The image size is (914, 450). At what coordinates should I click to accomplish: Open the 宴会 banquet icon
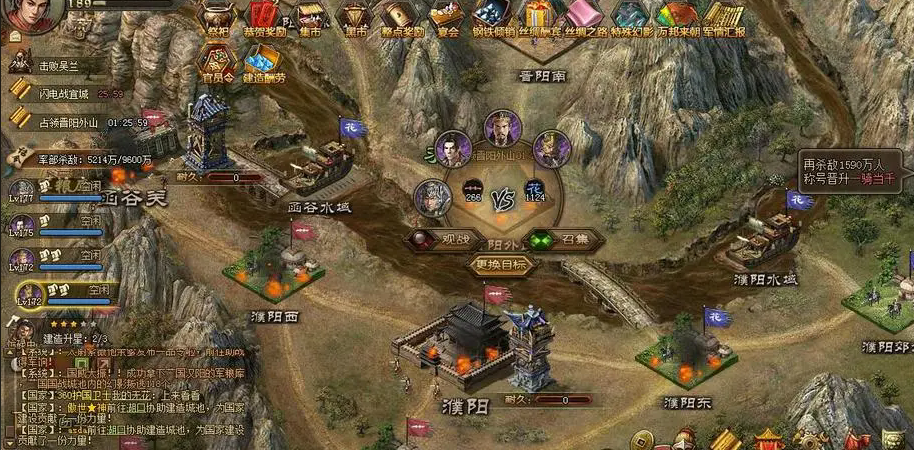[448, 17]
